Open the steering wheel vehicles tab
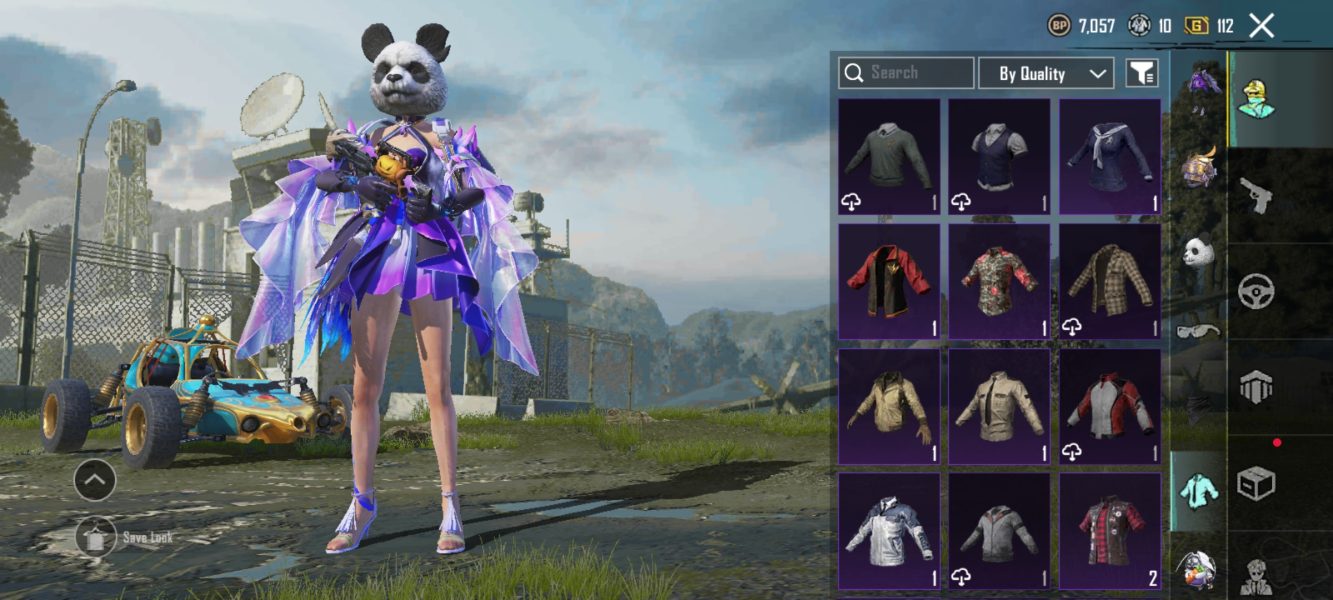The image size is (1333, 600). click(x=1256, y=292)
